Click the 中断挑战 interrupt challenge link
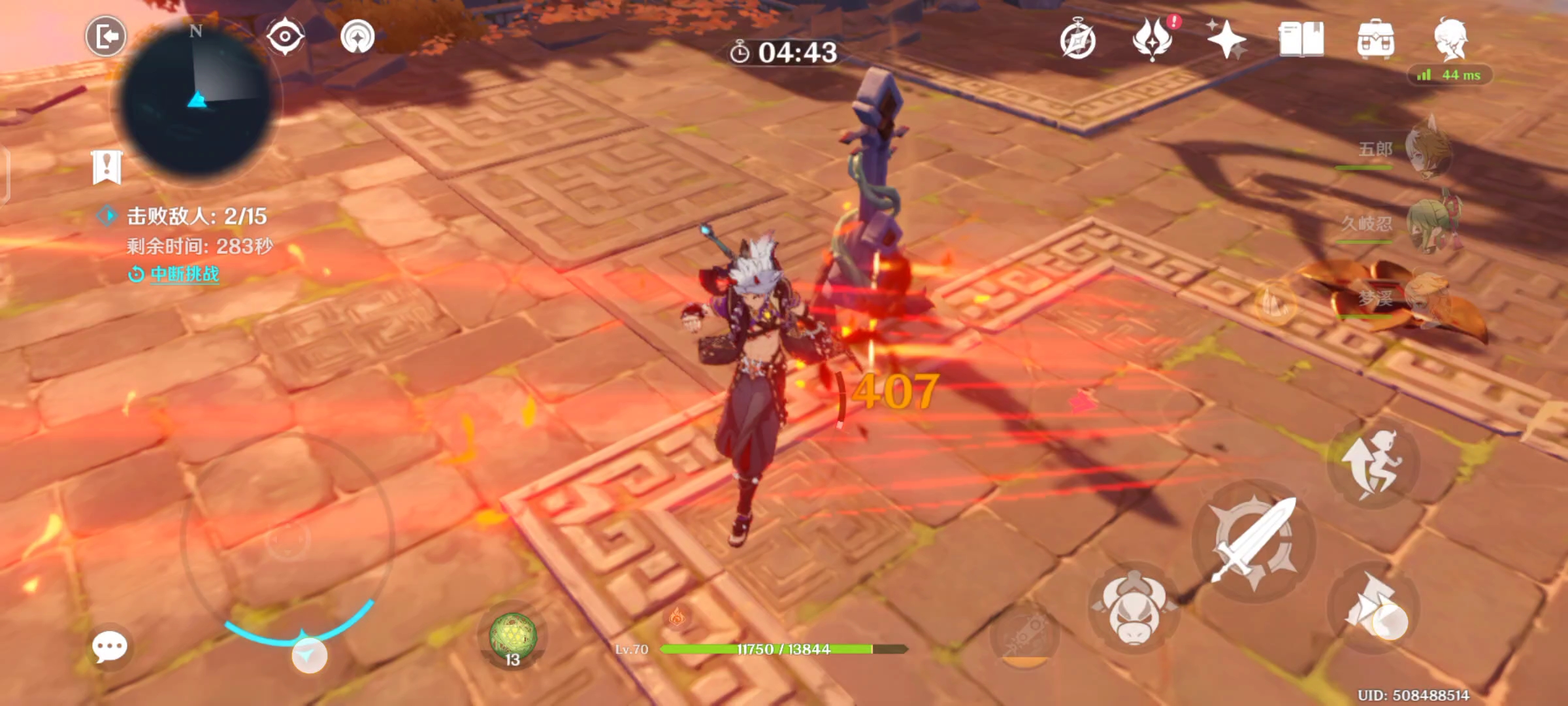The height and width of the screenshot is (706, 1568). [x=184, y=274]
